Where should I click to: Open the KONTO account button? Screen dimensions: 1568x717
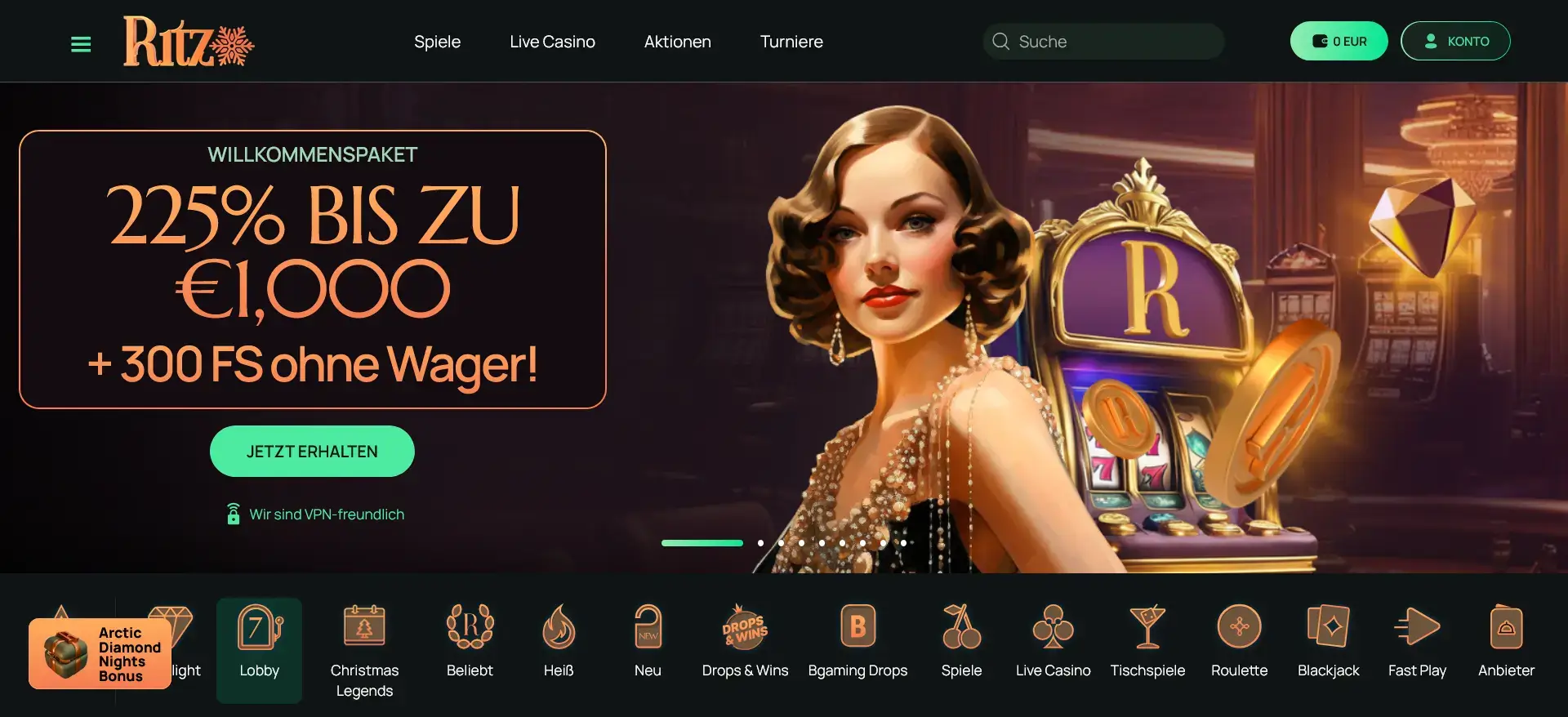(x=1455, y=41)
